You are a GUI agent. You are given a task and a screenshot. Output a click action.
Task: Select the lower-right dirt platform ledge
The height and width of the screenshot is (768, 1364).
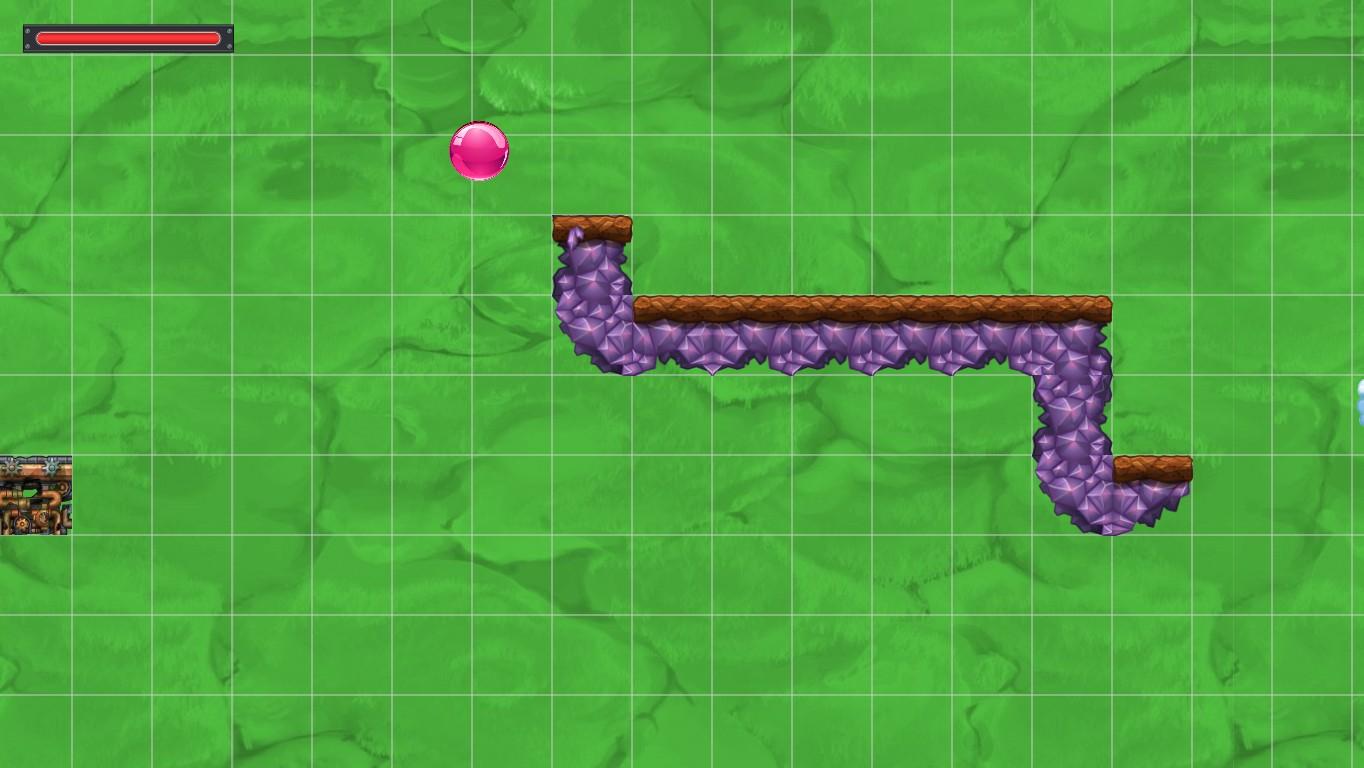(1155, 468)
